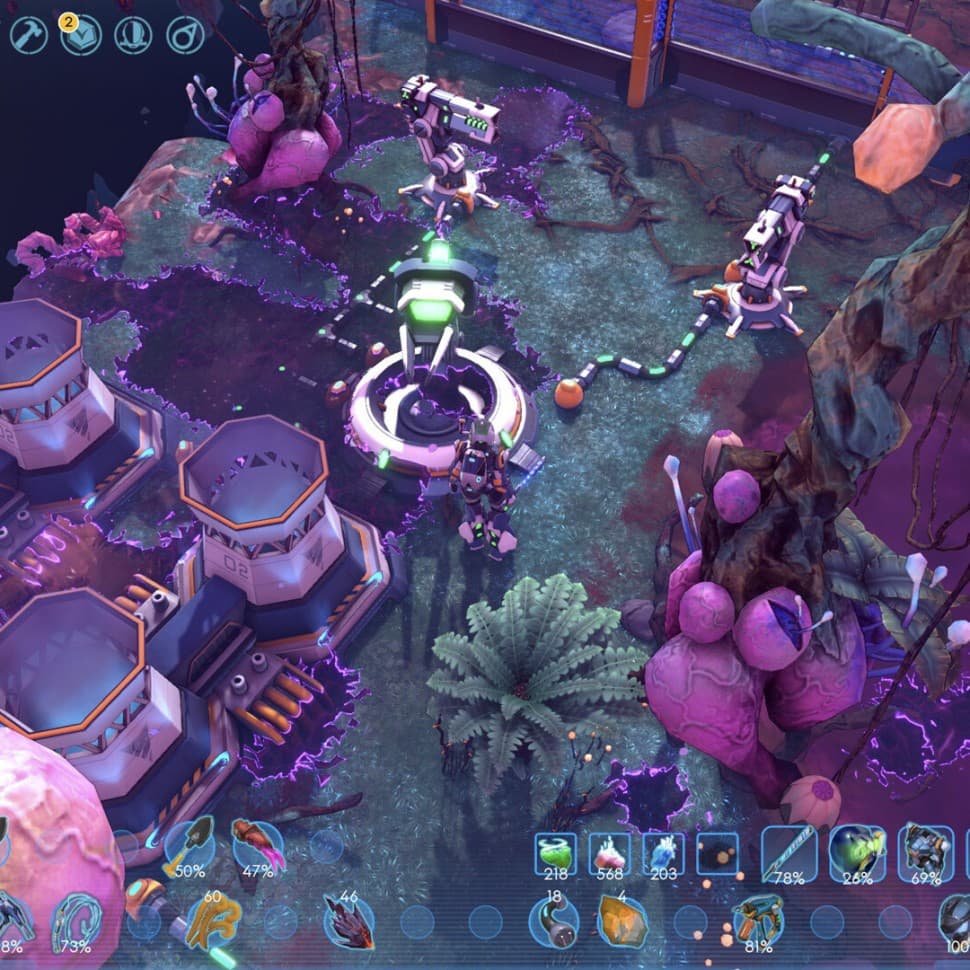Select the coiled whip slot at 73%

[x=76, y=920]
